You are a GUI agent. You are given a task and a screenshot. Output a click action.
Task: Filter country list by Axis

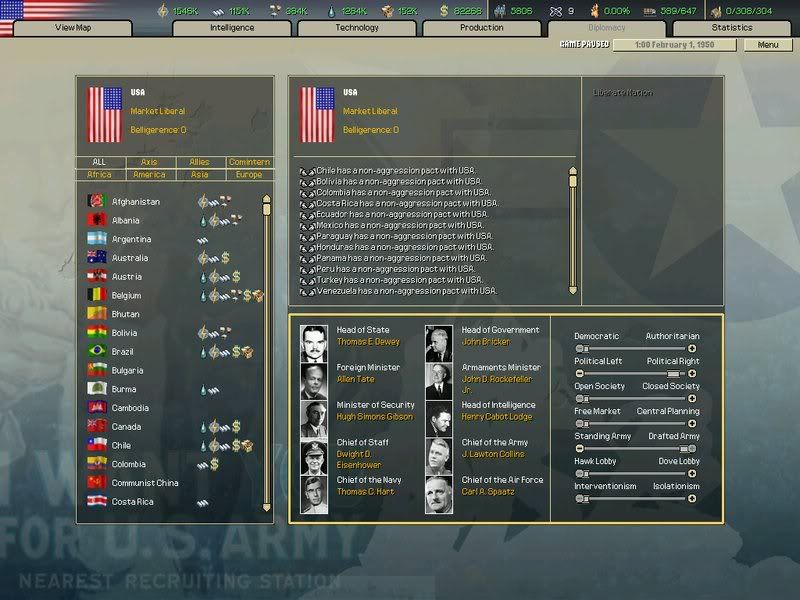149,162
